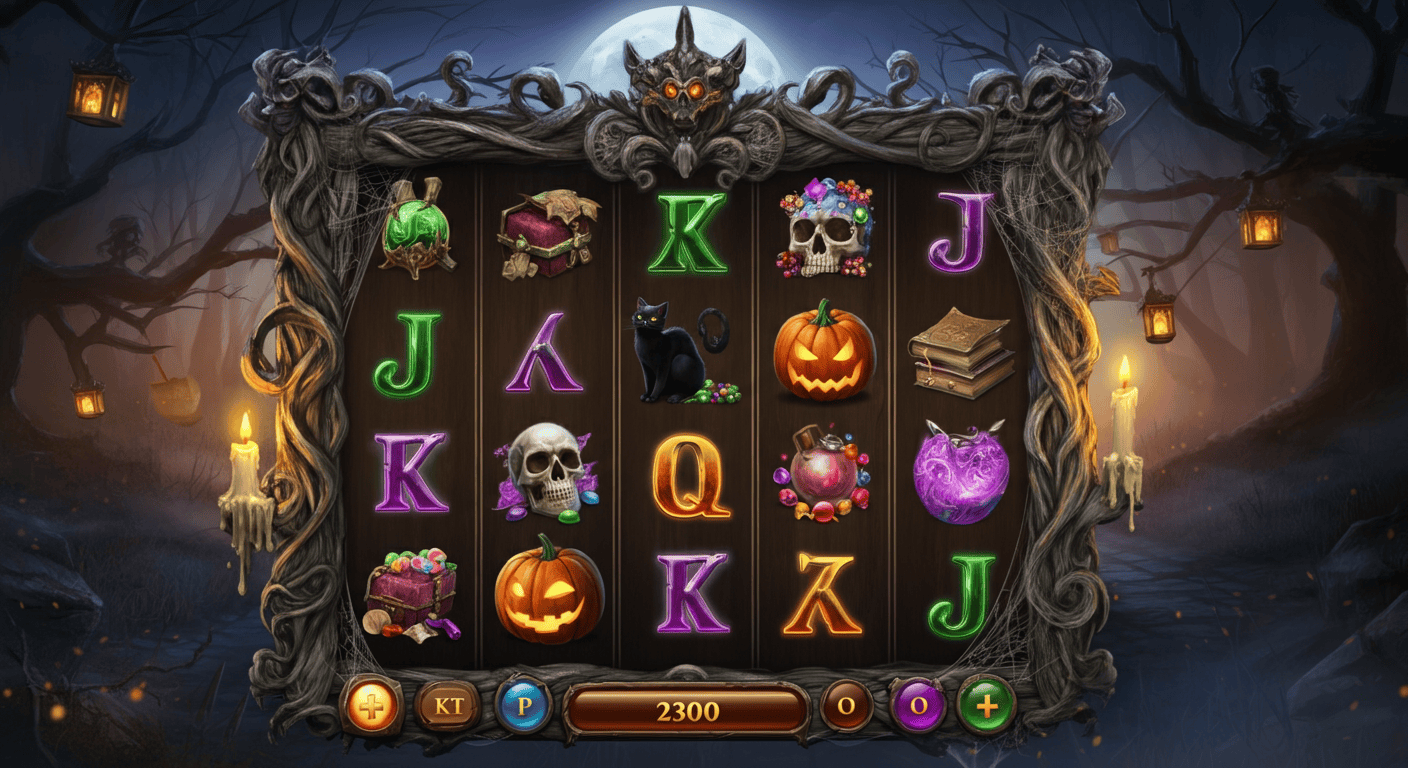Click the melting candle on the left frame
The width and height of the screenshot is (1408, 768).
pos(243,470)
